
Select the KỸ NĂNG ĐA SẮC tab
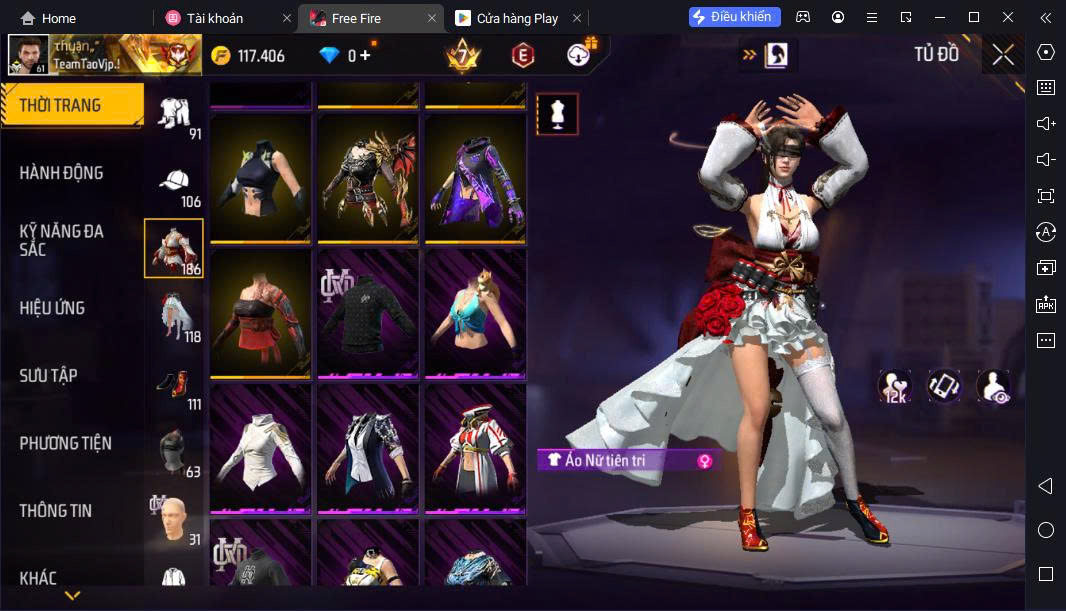pos(62,240)
